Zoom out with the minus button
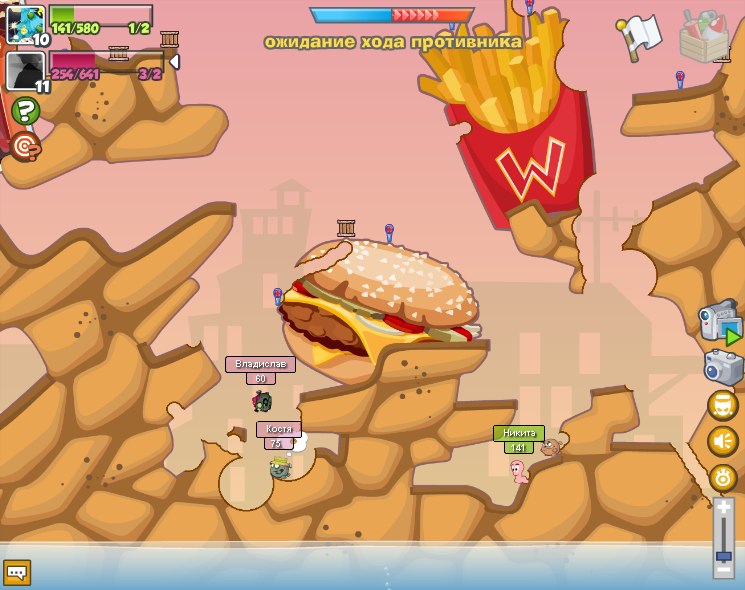This screenshot has width=745, height=590. (x=723, y=570)
